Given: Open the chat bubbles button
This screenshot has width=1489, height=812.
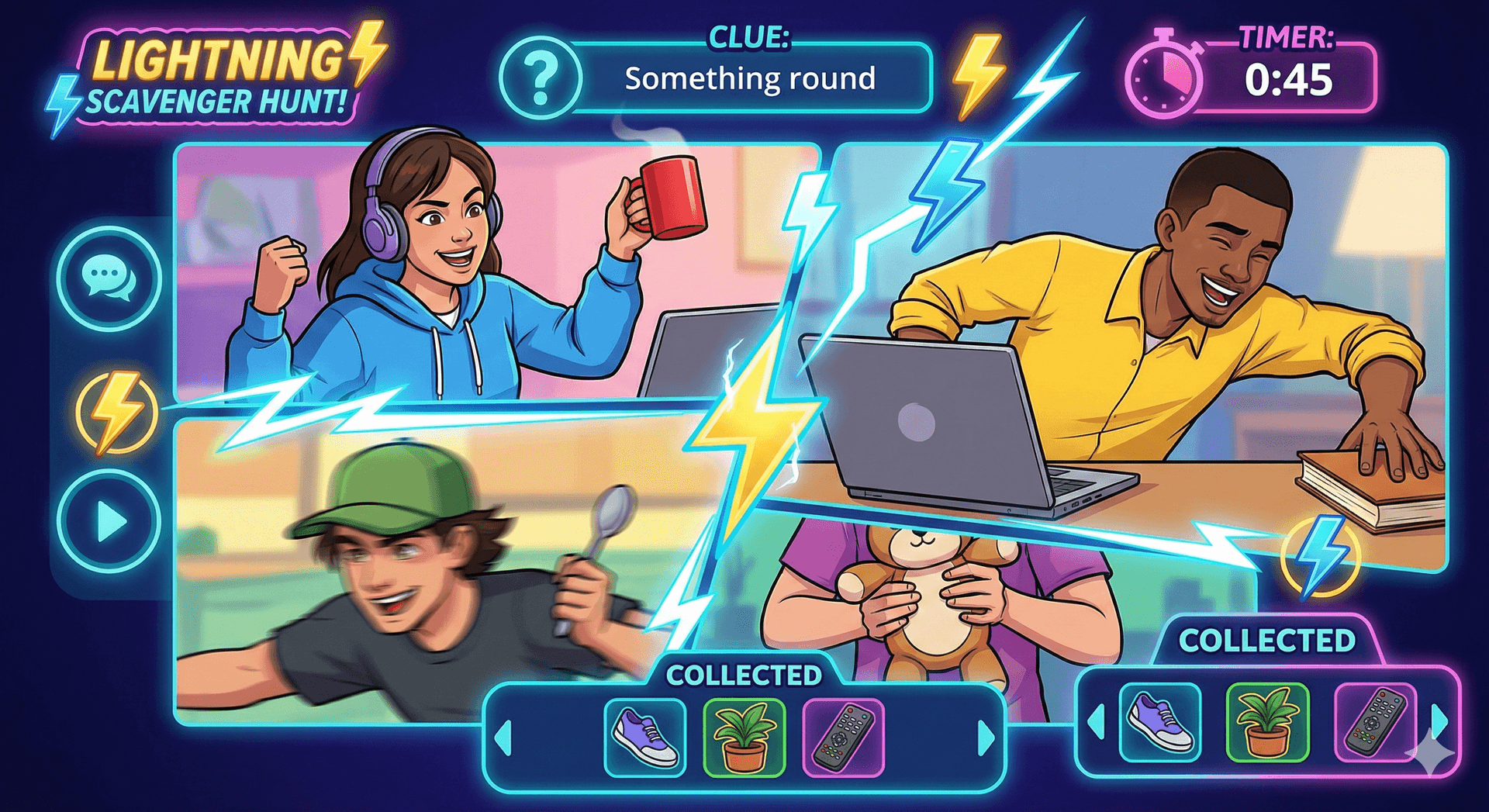Looking at the screenshot, I should point(109,278).
